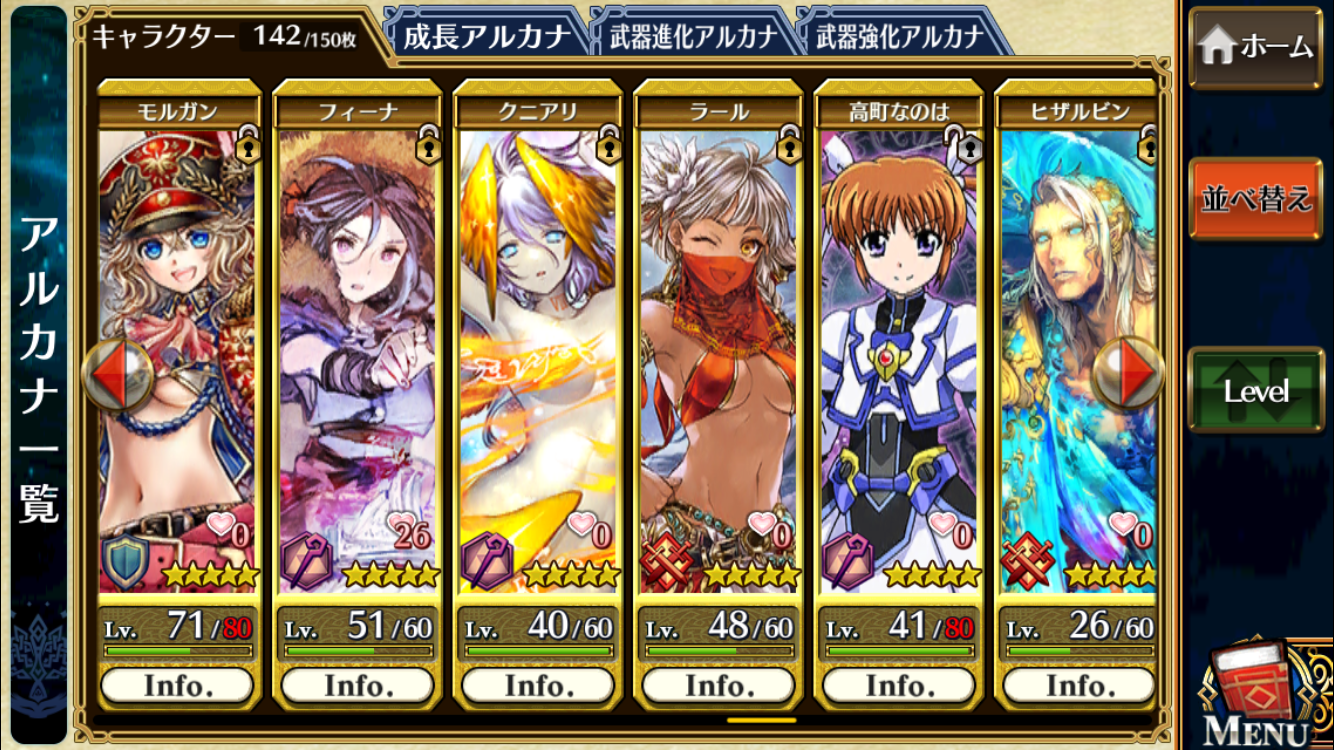Switch to the 成長アルカナ tab
The image size is (1334, 750).
point(486,37)
